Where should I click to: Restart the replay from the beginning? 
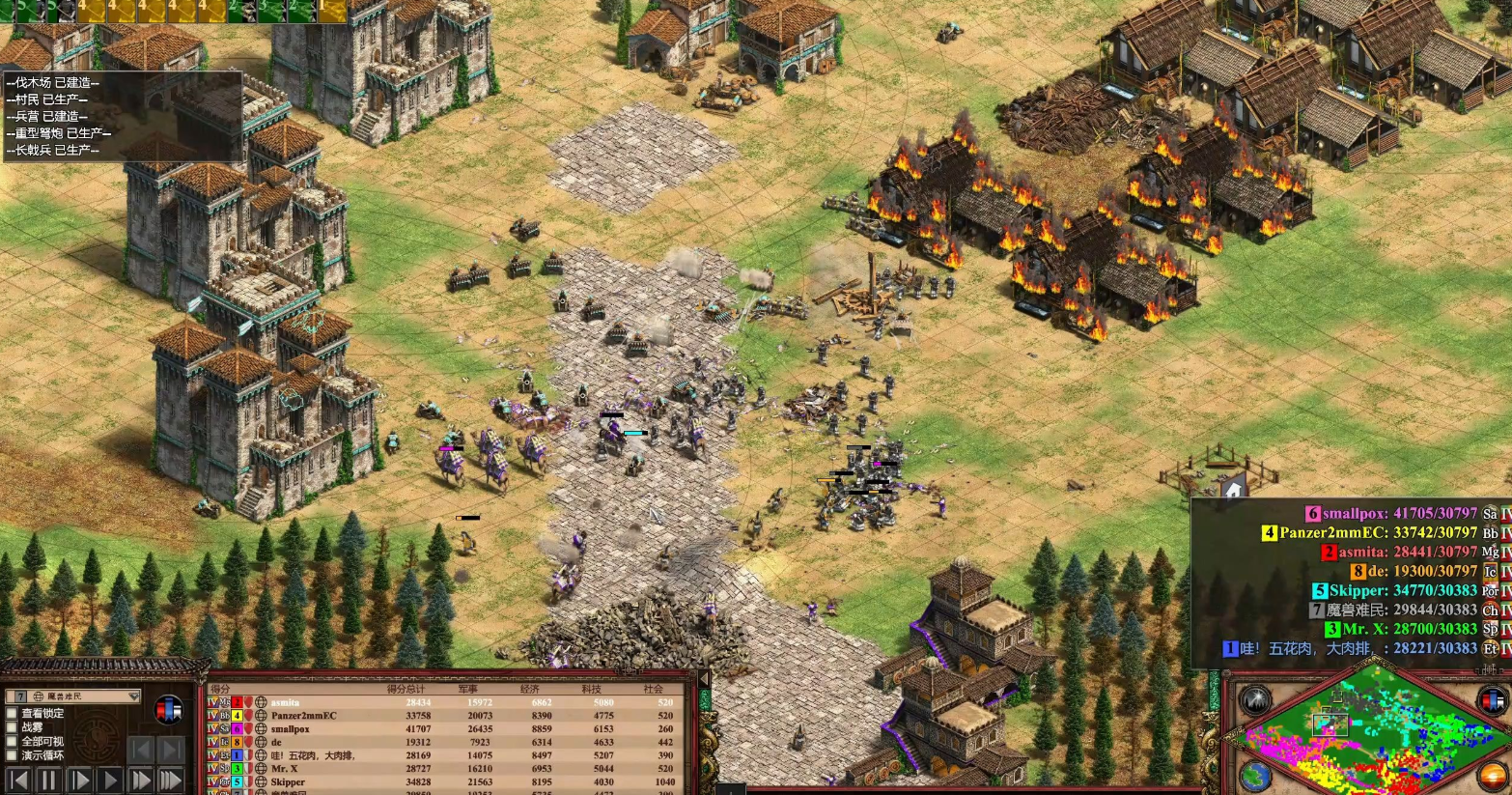pyautogui.click(x=18, y=780)
